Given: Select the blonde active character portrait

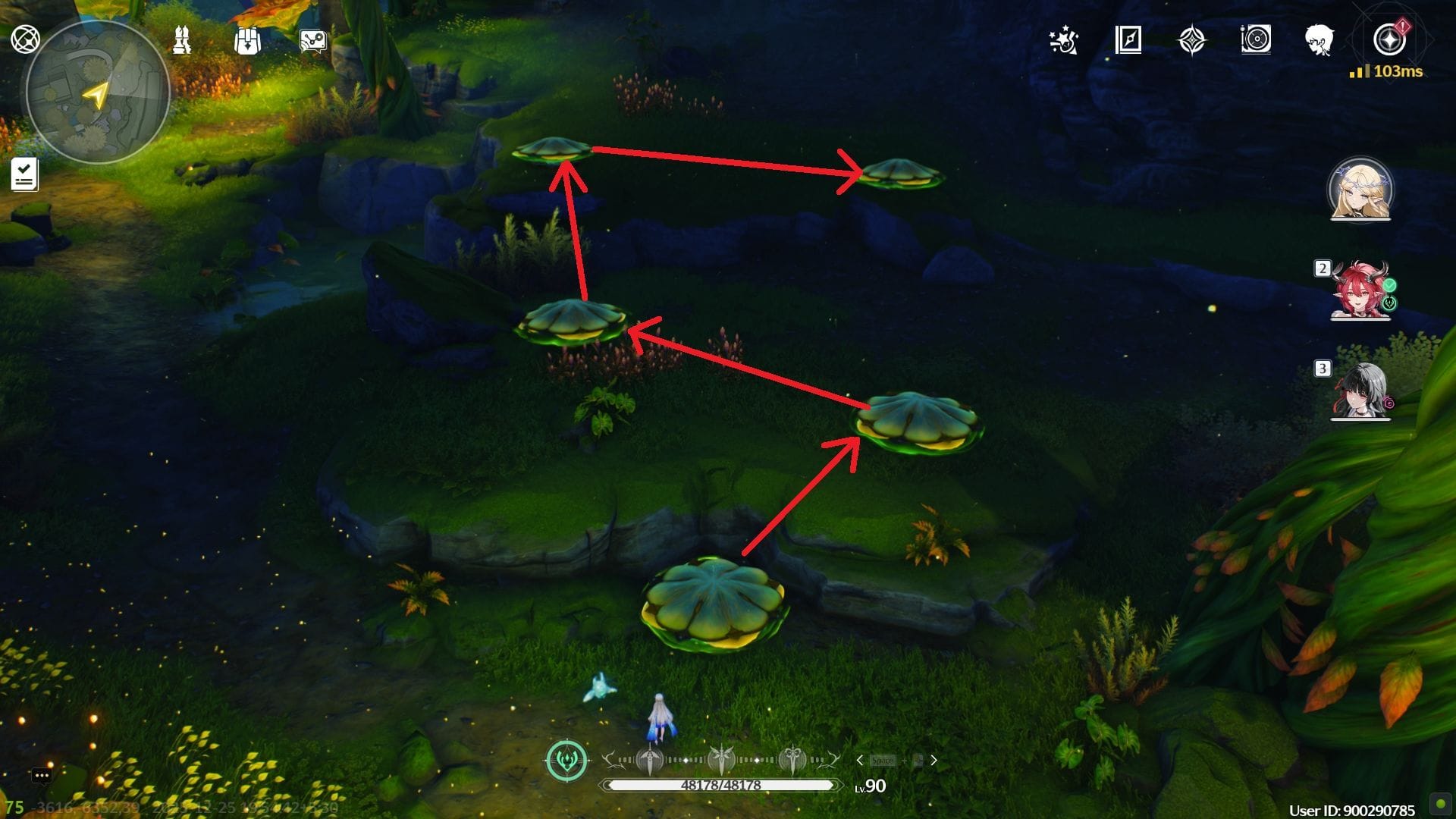Looking at the screenshot, I should click(1360, 191).
